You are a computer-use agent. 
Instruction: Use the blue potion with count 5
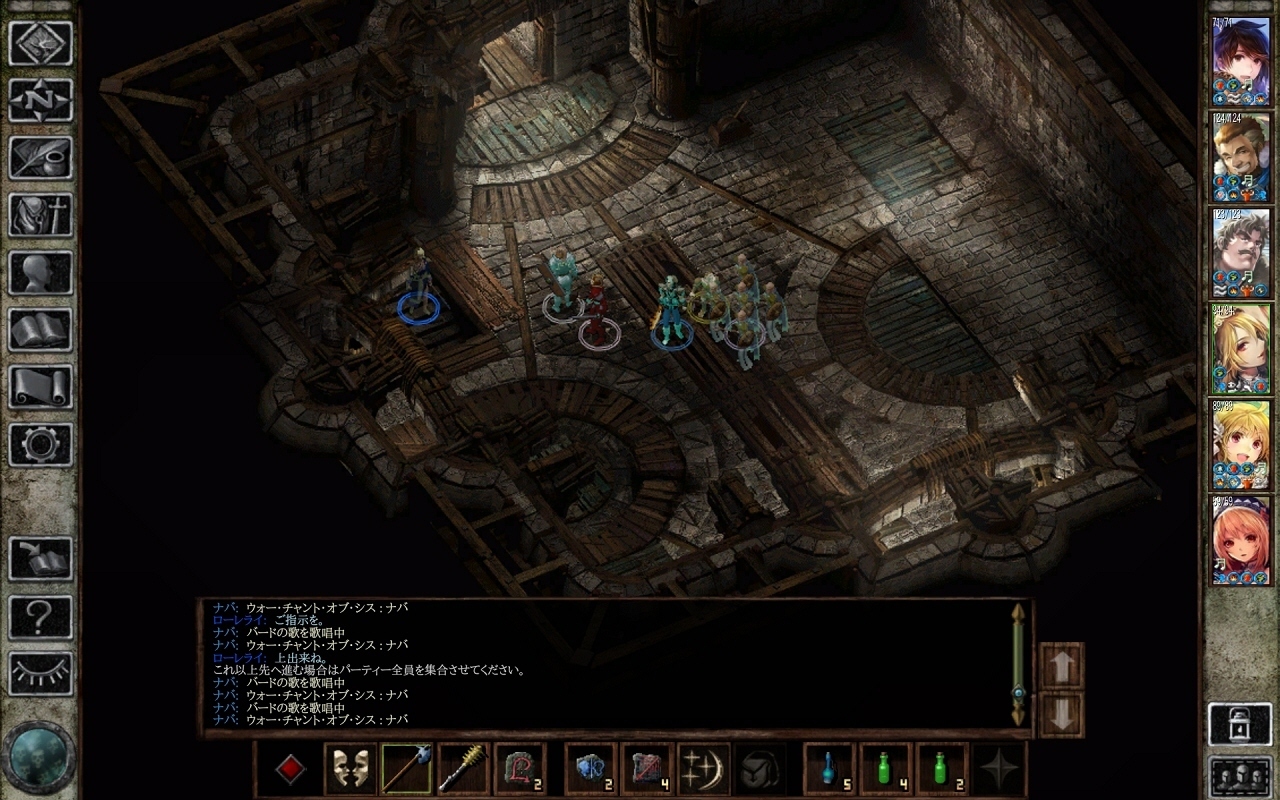click(x=830, y=770)
